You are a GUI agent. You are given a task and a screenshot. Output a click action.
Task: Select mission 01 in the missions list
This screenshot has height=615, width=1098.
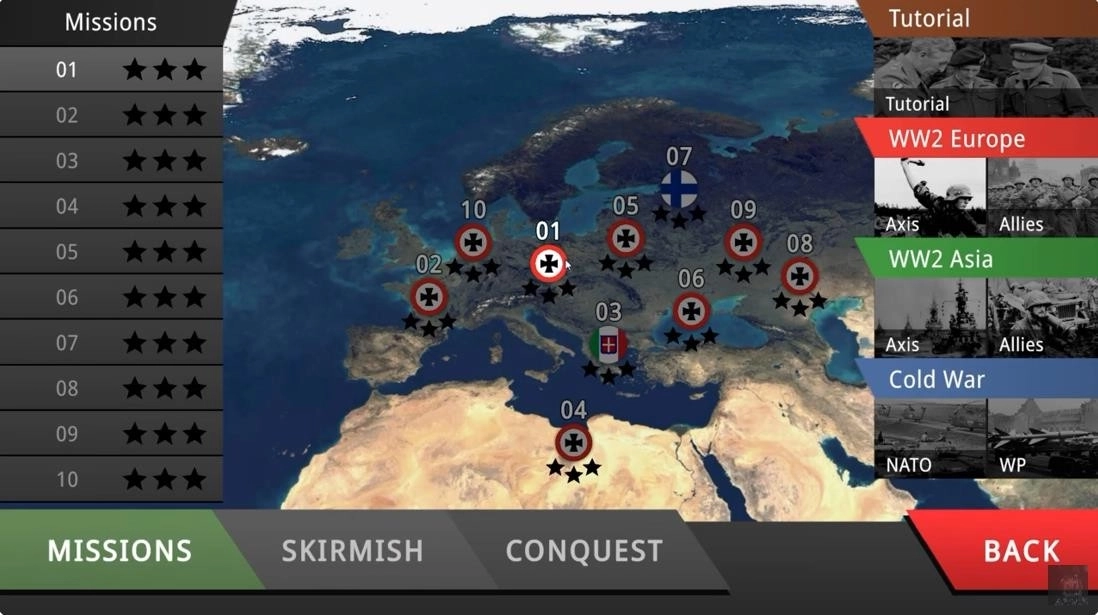pos(110,69)
